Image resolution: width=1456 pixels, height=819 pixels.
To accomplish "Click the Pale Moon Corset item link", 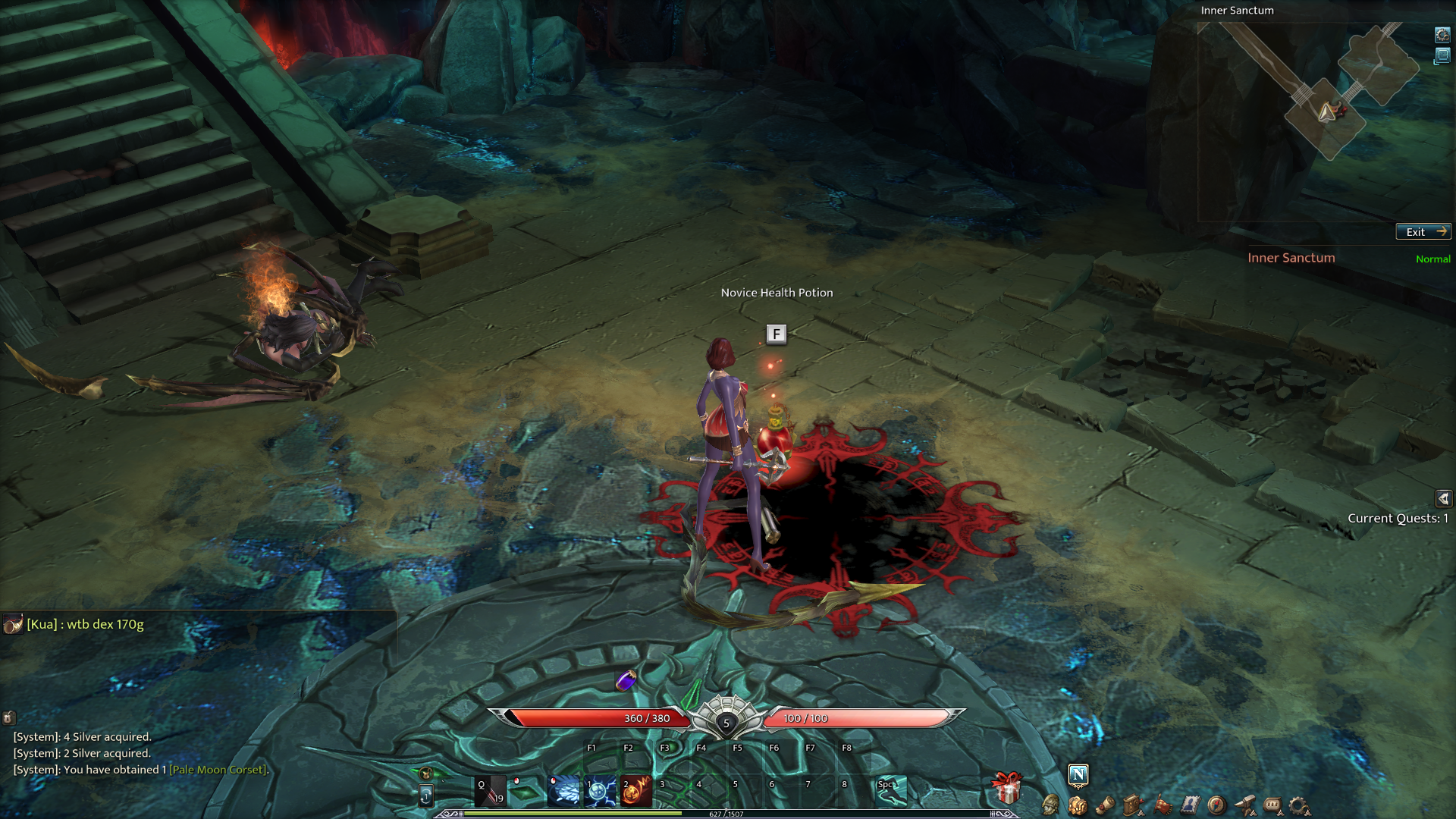I will tap(218, 770).
